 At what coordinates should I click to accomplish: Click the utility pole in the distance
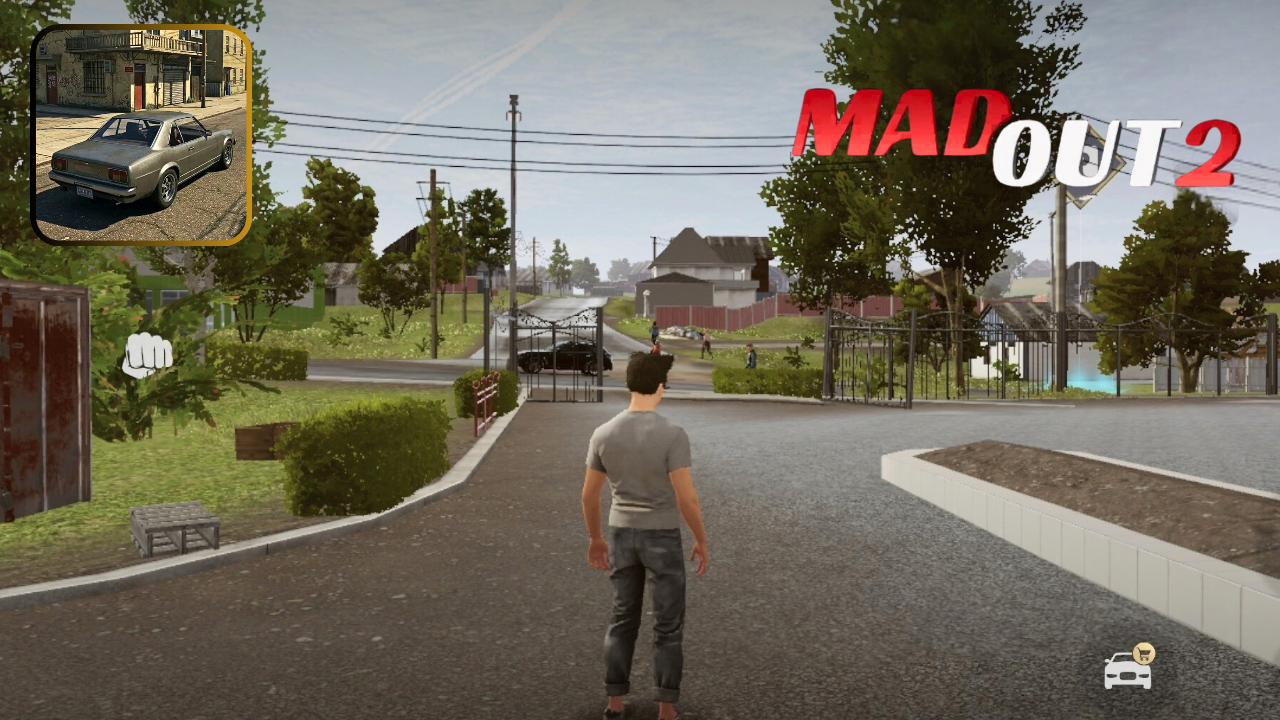coord(514,200)
